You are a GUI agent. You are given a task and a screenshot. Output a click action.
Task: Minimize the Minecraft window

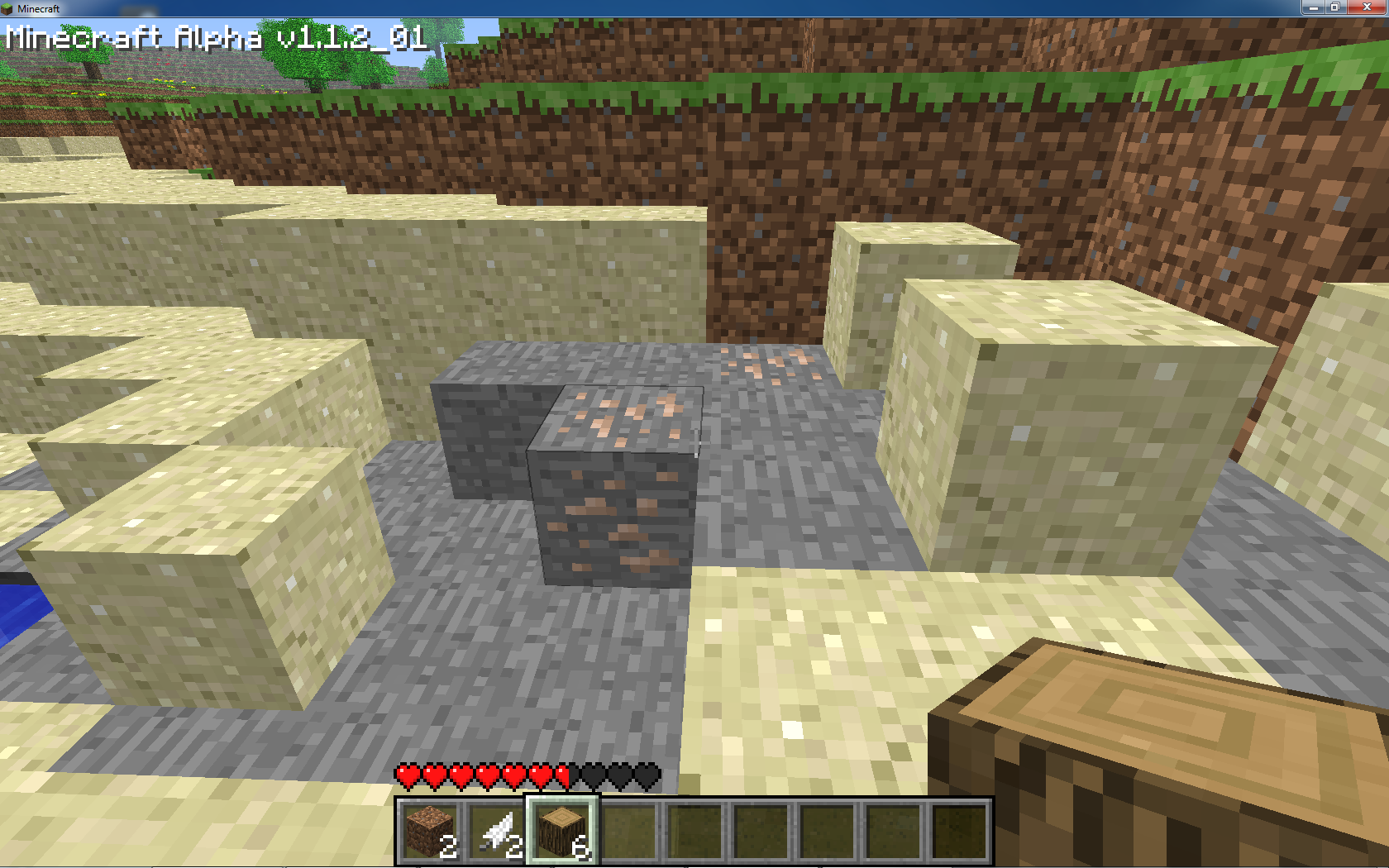pyautogui.click(x=1313, y=7)
